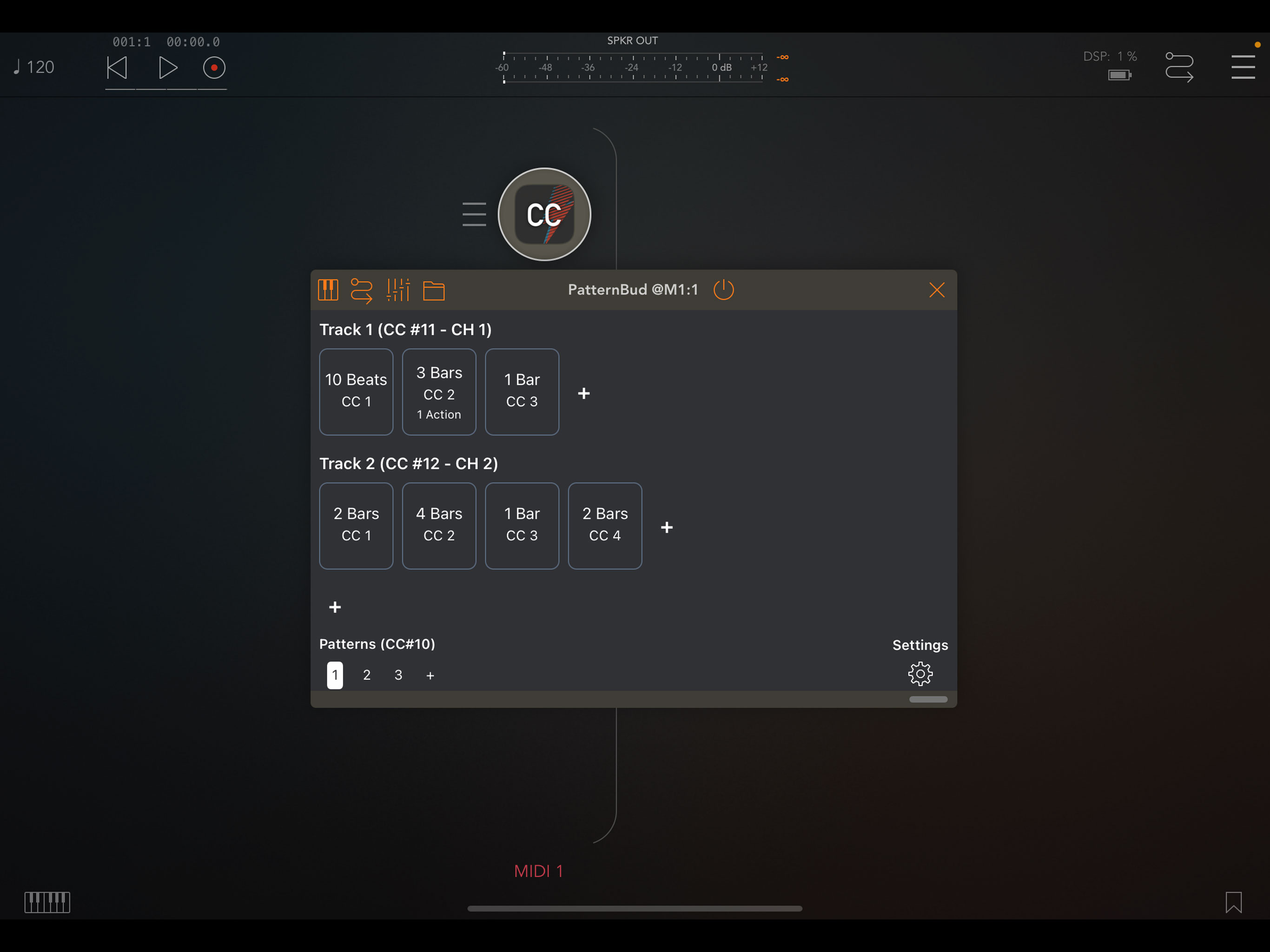
Task: Open the MIDI keyboard in the PatternBud header
Action: point(328,290)
